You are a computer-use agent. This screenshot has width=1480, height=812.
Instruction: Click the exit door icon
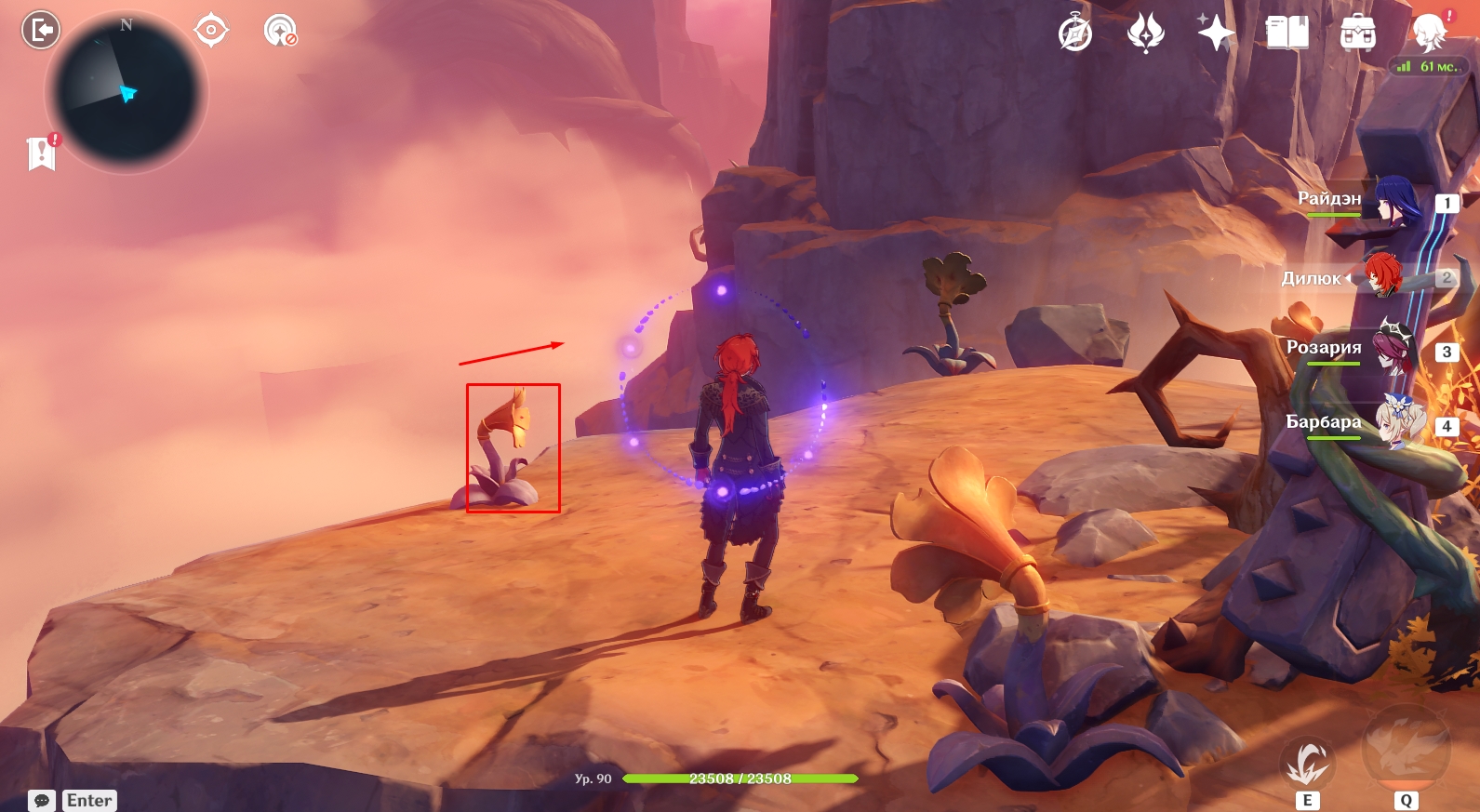click(x=41, y=30)
